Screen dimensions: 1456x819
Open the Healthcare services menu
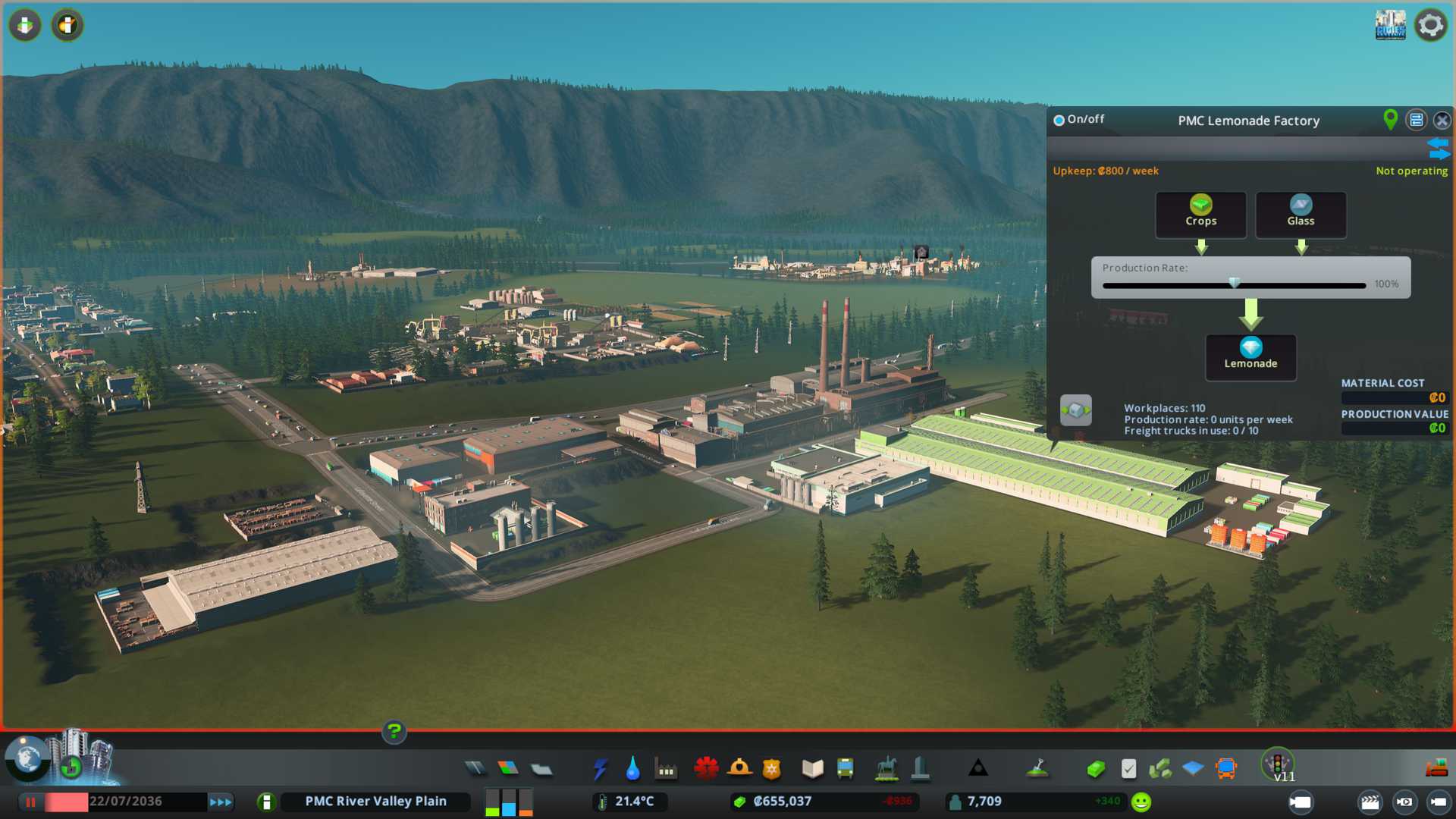(x=706, y=769)
